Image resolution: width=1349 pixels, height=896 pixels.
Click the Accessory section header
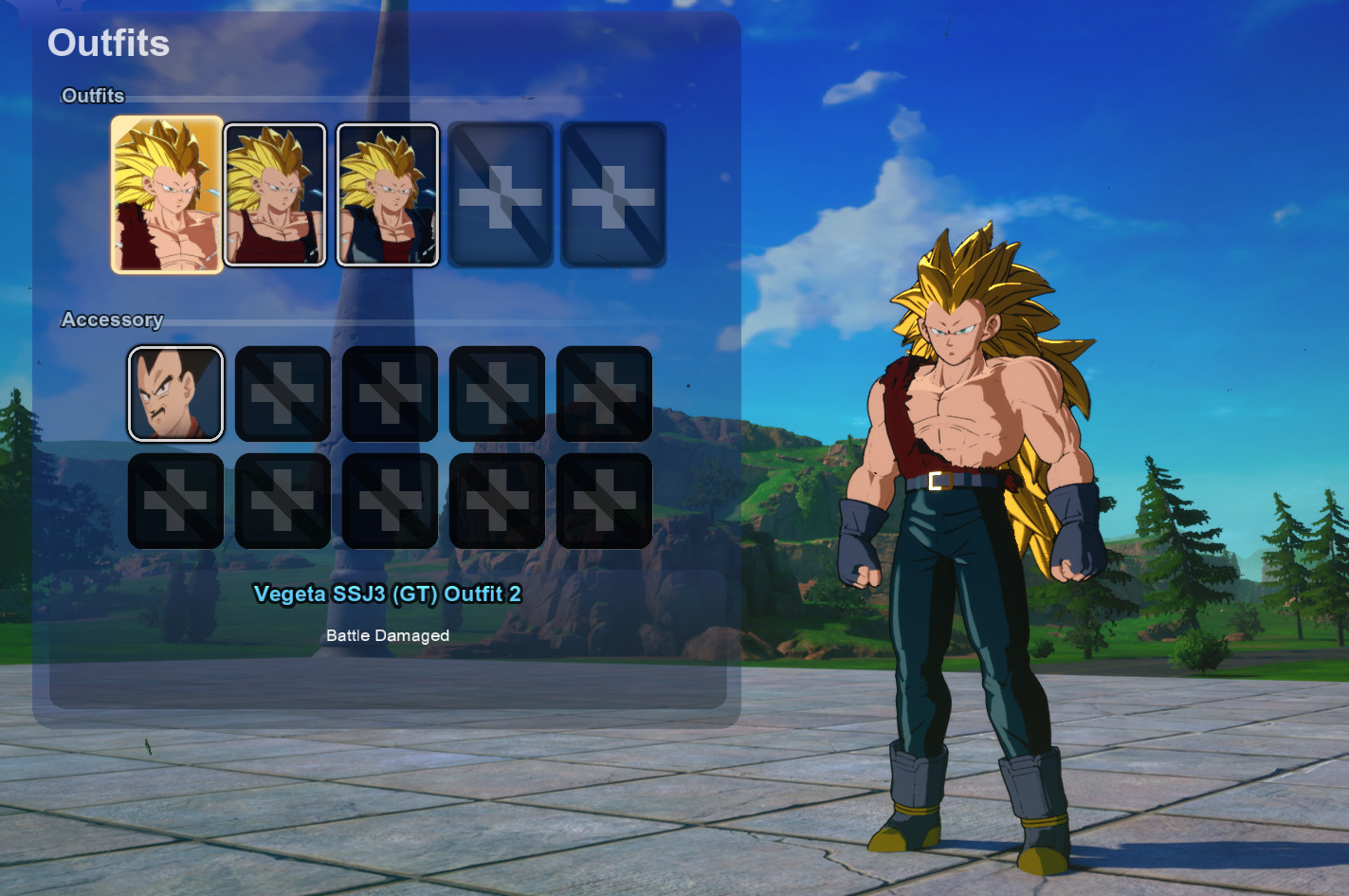pyautogui.click(x=113, y=320)
